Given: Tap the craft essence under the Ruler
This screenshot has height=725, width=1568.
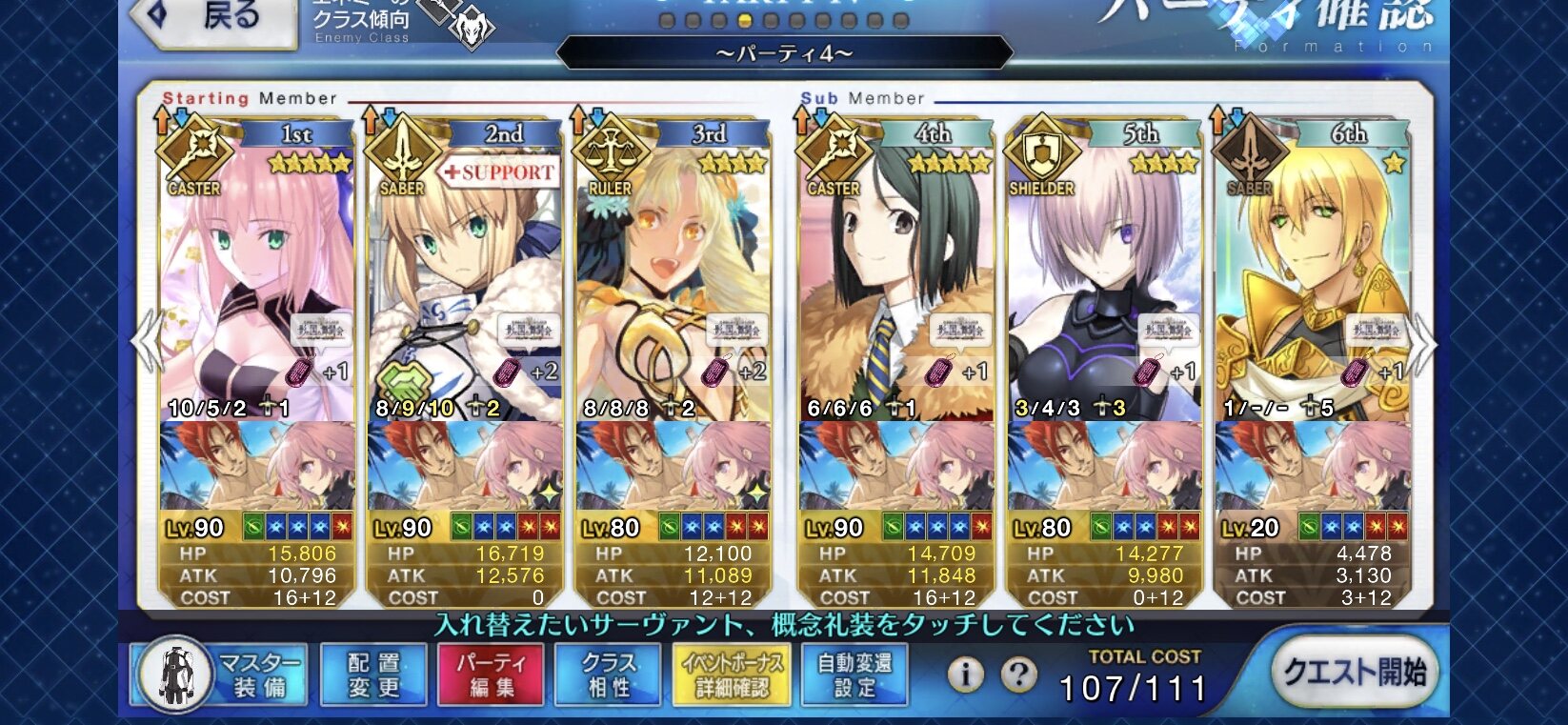Looking at the screenshot, I should point(673,467).
